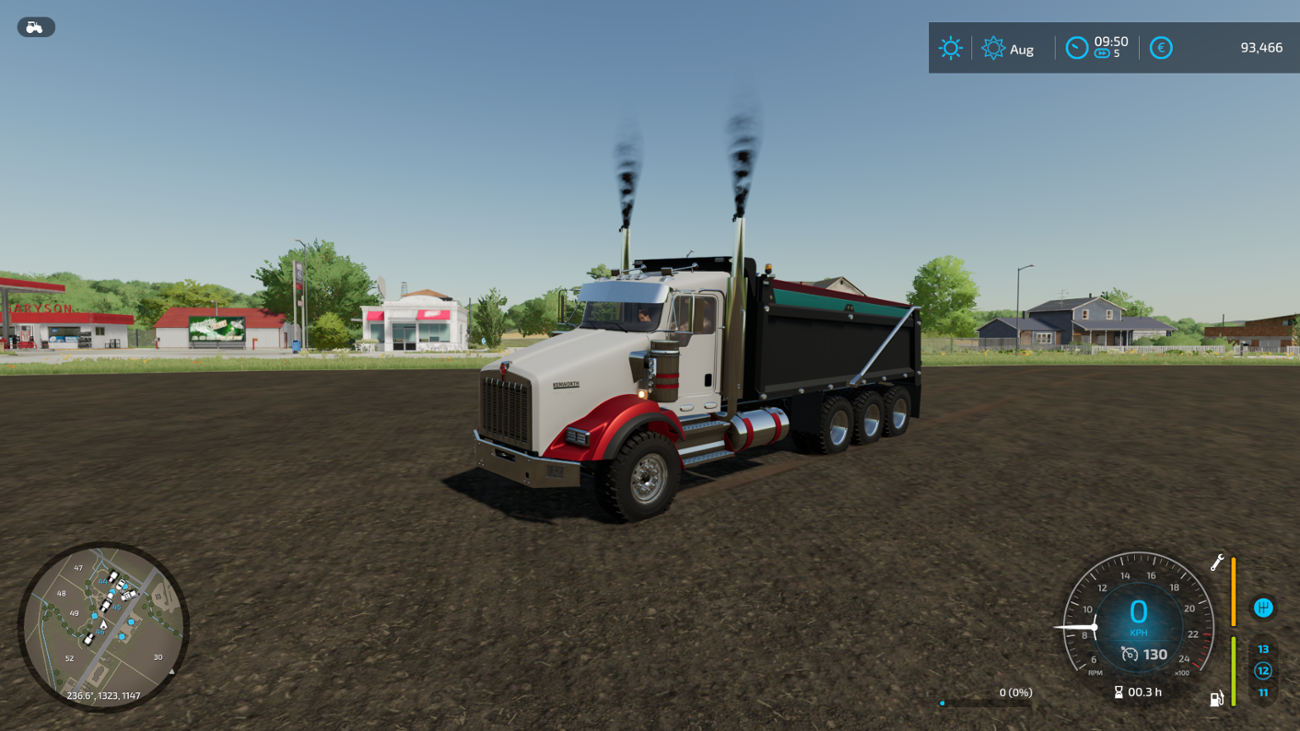The width and height of the screenshot is (1300, 731).
Task: Click the hourglass operating hours icon
Action: point(1118,691)
